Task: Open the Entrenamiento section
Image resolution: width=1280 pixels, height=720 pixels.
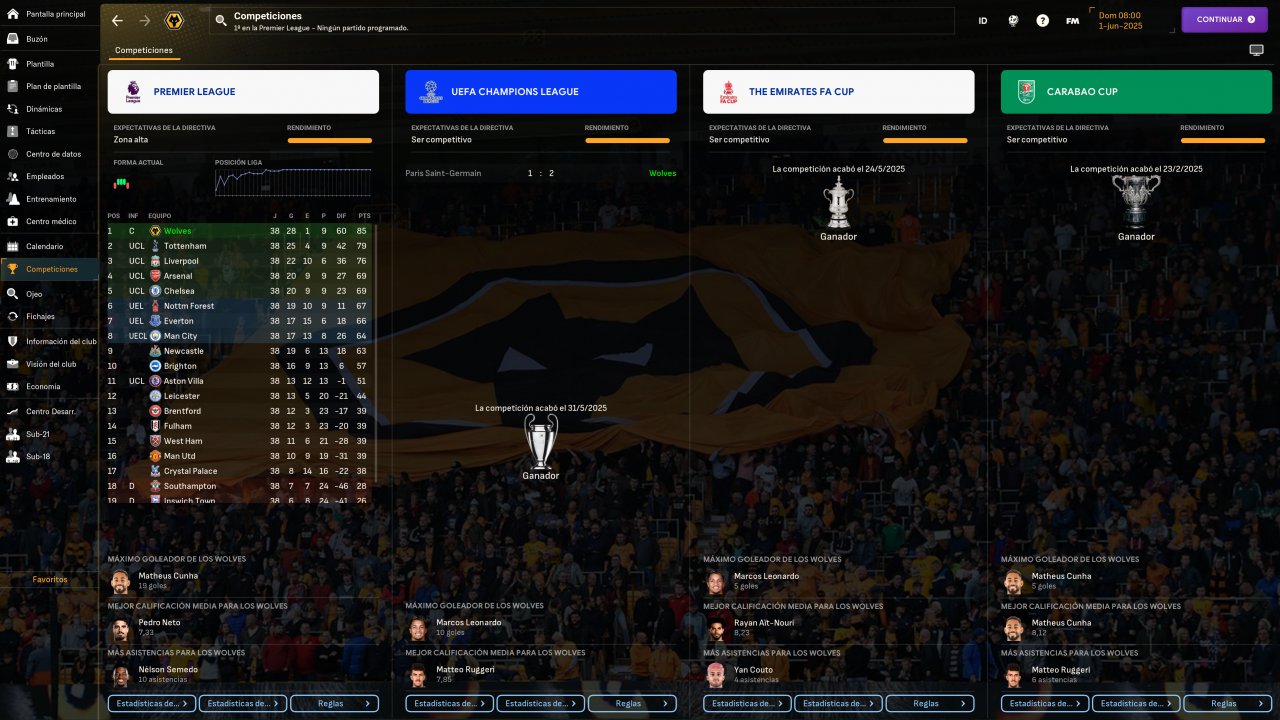Action: click(51, 199)
